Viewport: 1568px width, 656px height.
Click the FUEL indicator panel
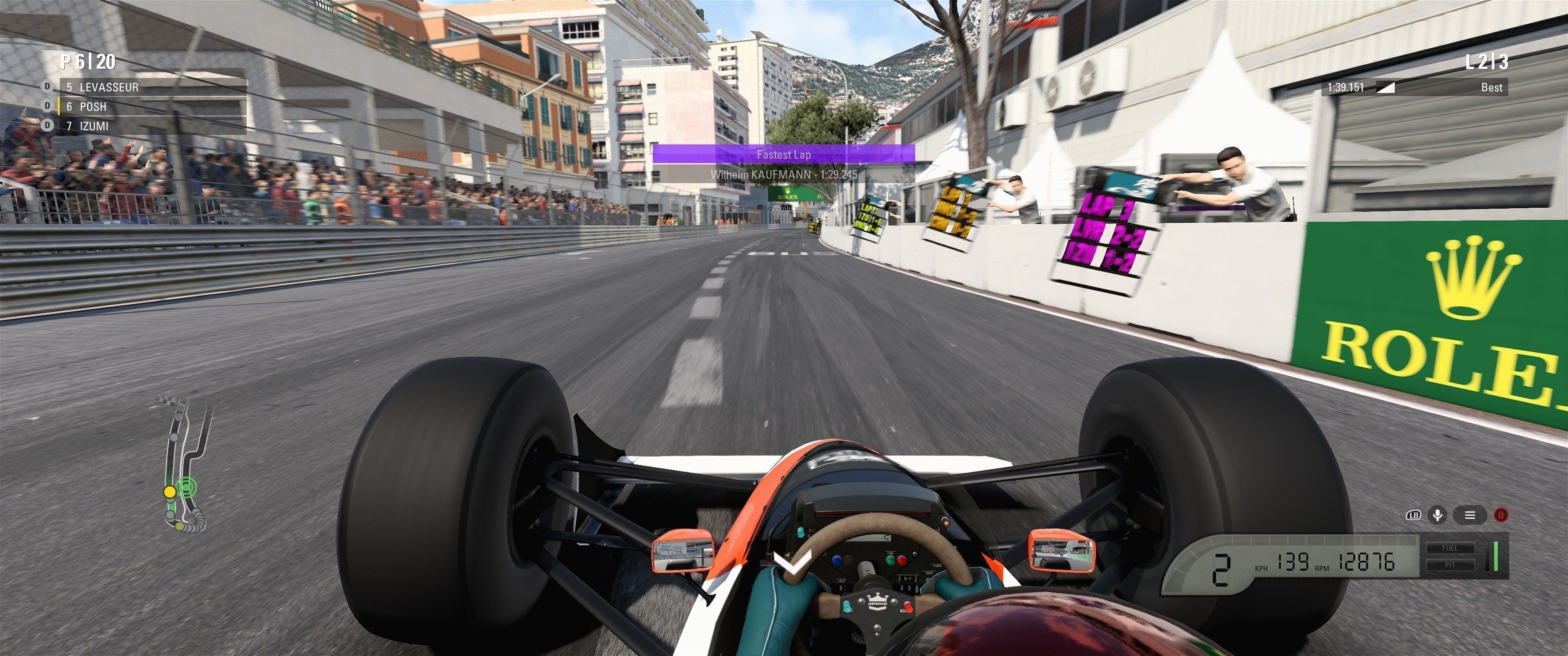(1449, 548)
